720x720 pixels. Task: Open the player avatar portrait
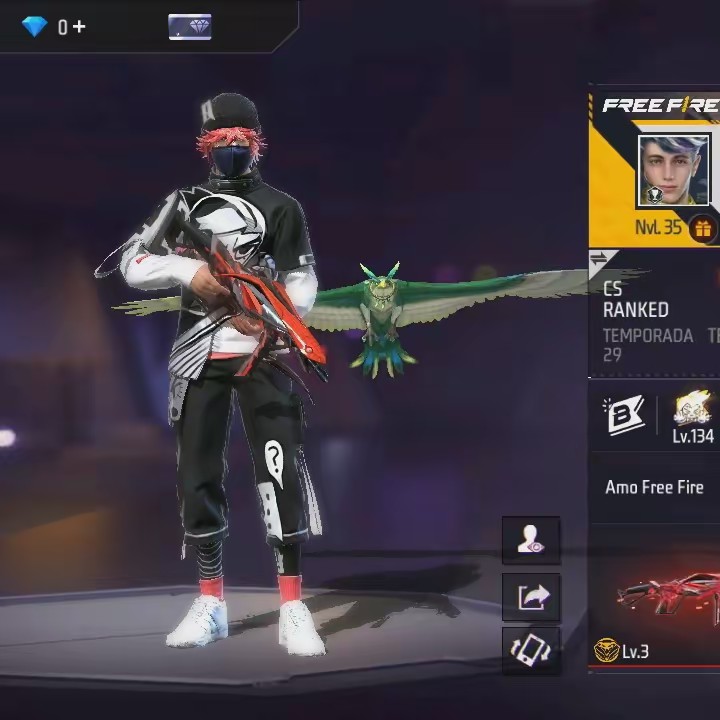[x=673, y=171]
